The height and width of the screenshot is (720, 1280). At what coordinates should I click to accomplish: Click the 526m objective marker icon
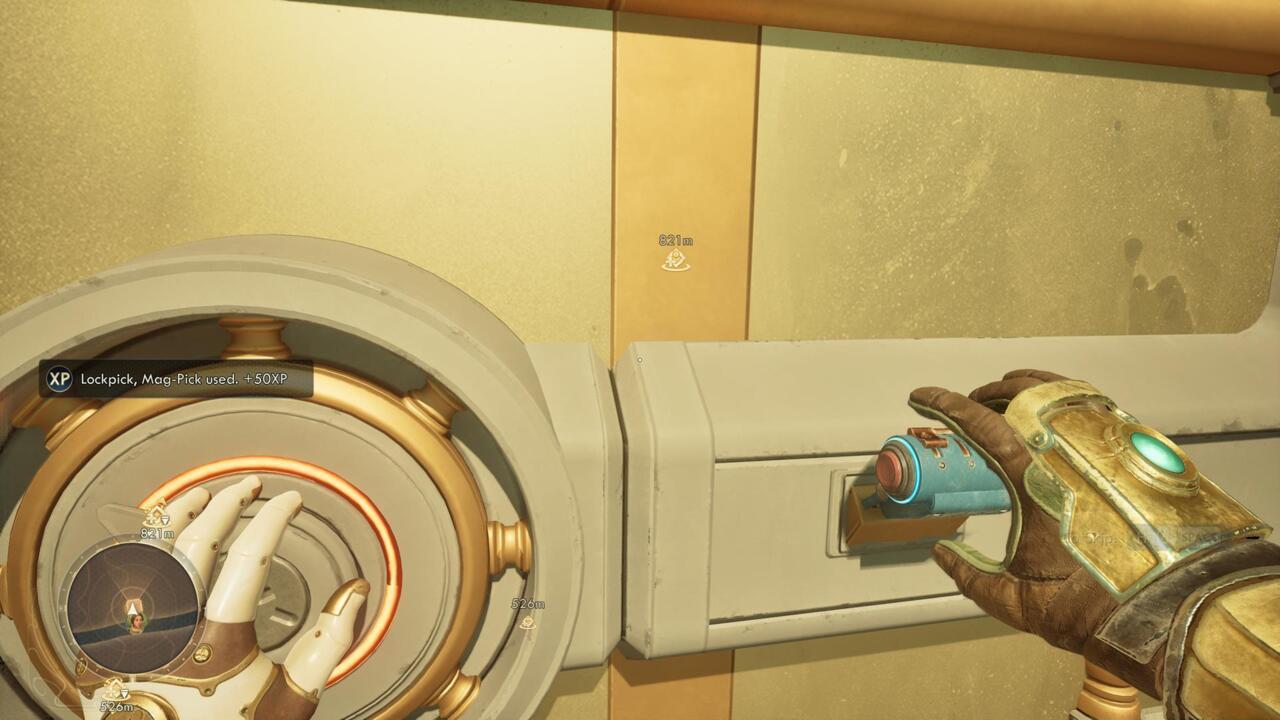(x=528, y=620)
